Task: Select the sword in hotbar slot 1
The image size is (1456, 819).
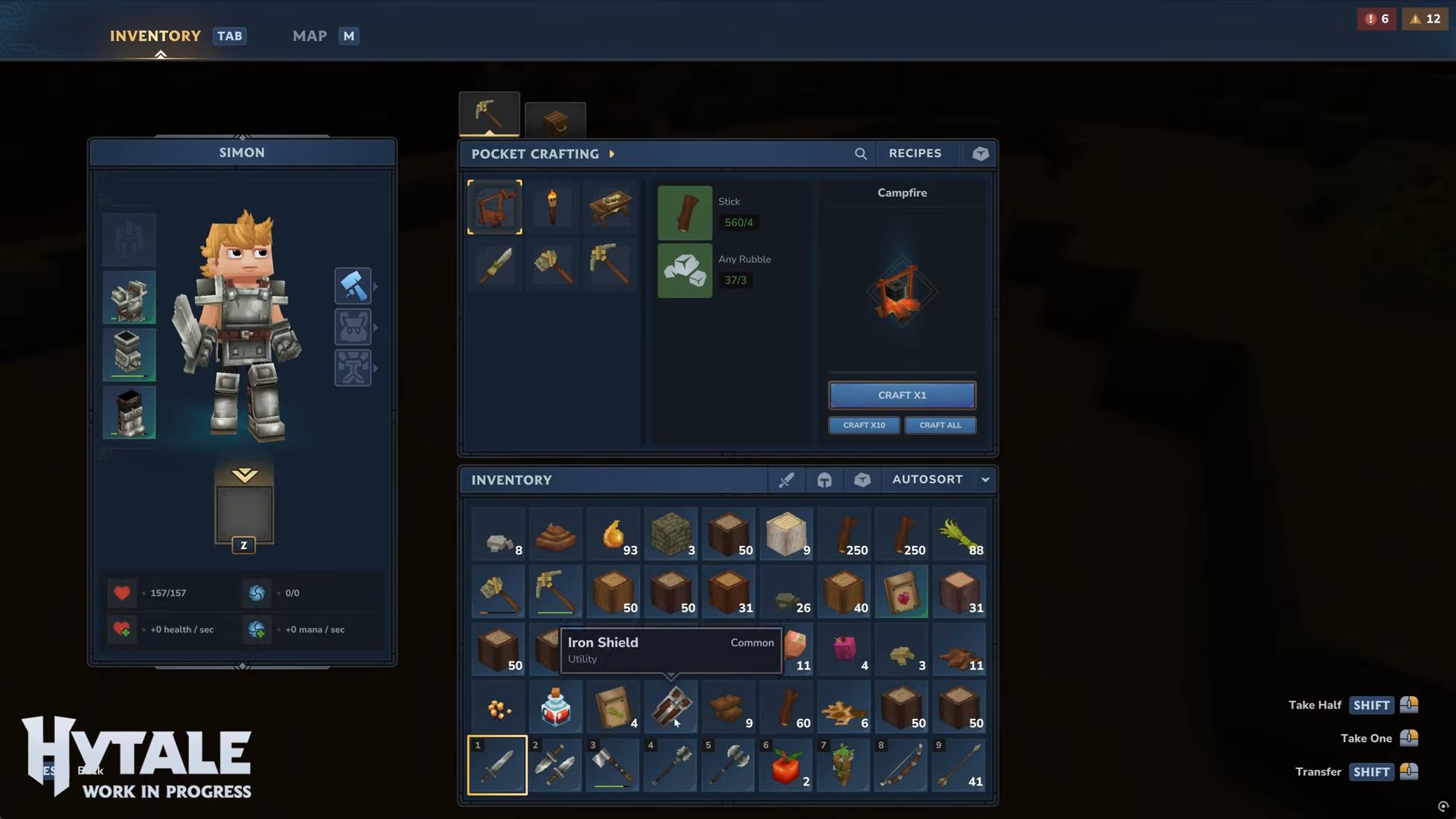Action: pos(497,765)
